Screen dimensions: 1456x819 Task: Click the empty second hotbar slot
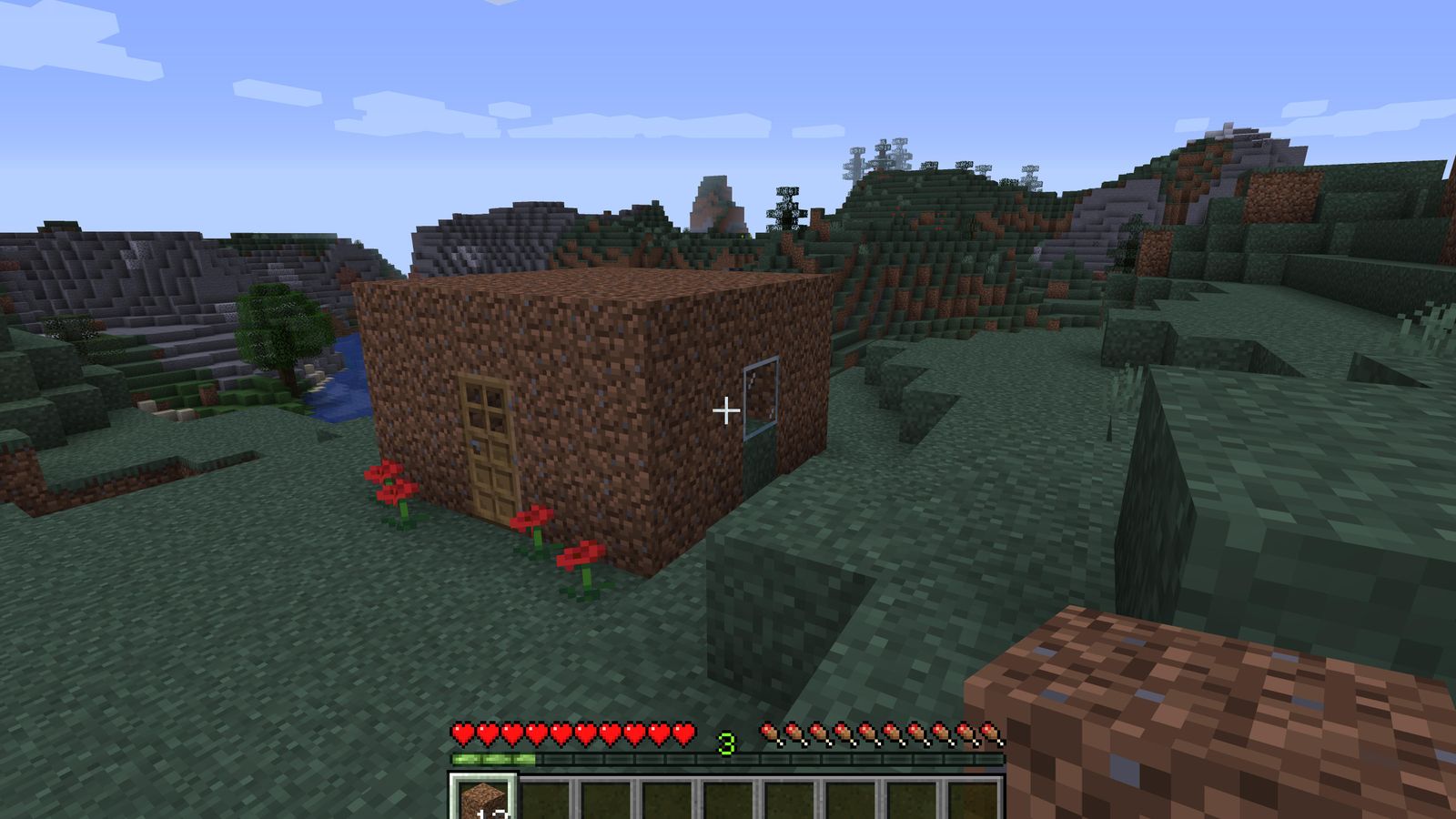tap(544, 798)
